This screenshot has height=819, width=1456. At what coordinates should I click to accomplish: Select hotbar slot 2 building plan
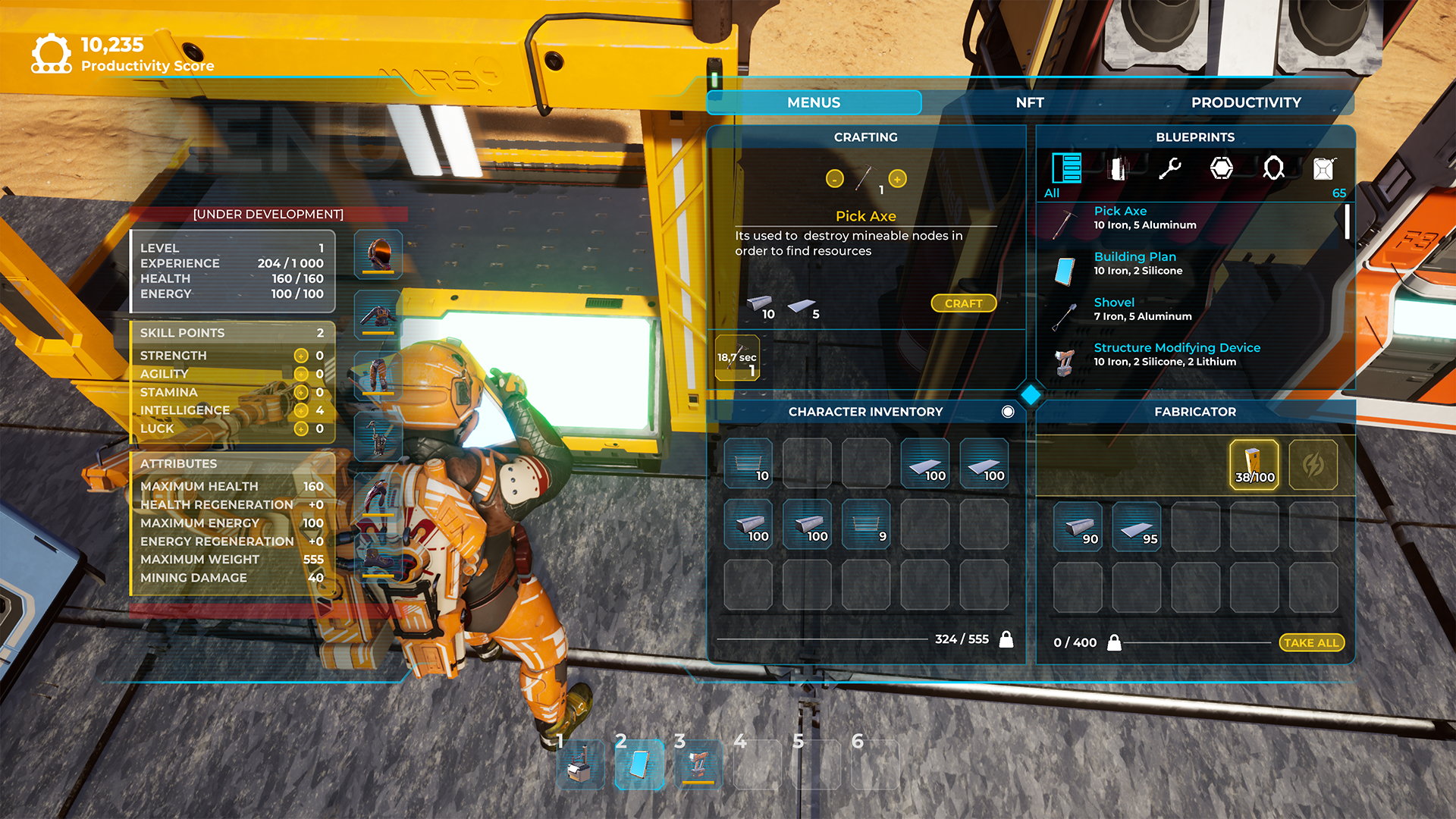coord(639,764)
